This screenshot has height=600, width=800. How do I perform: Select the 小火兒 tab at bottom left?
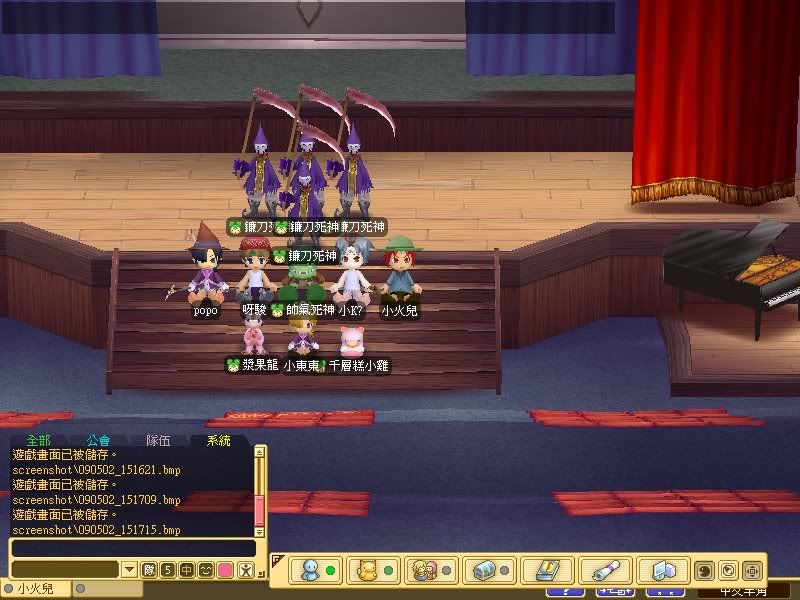35,589
